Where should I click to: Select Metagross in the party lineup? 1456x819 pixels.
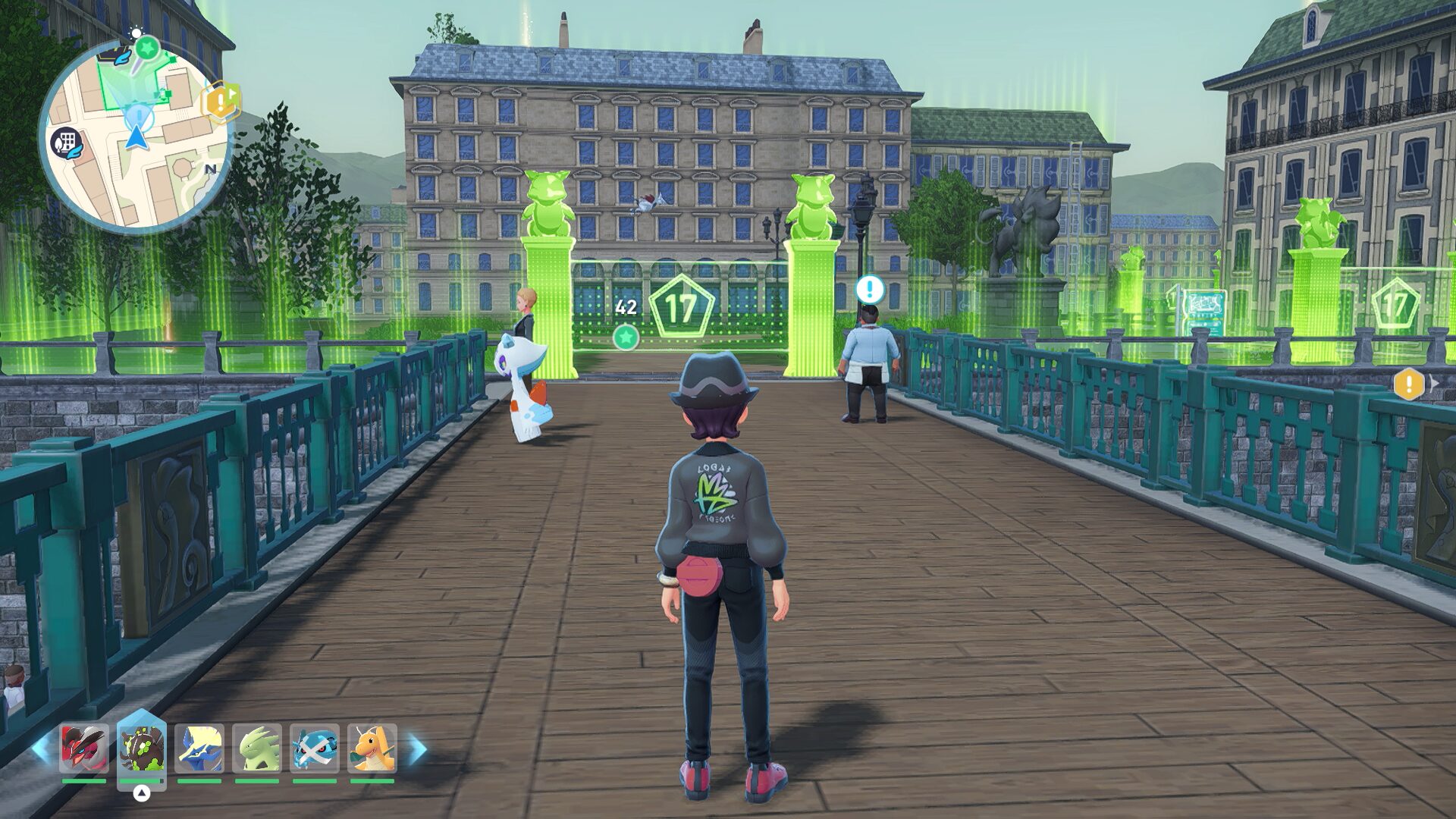315,748
